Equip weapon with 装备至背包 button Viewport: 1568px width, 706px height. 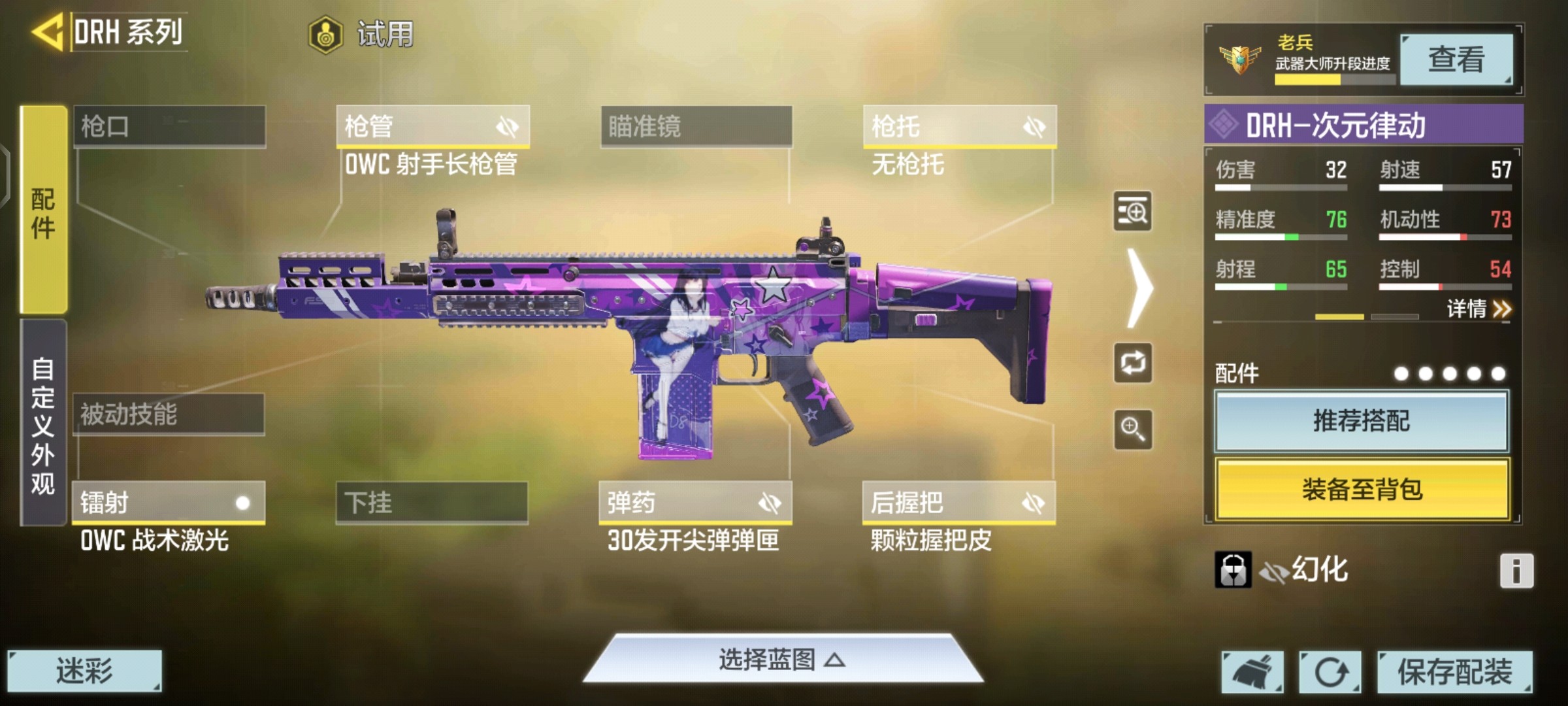[x=1362, y=489]
